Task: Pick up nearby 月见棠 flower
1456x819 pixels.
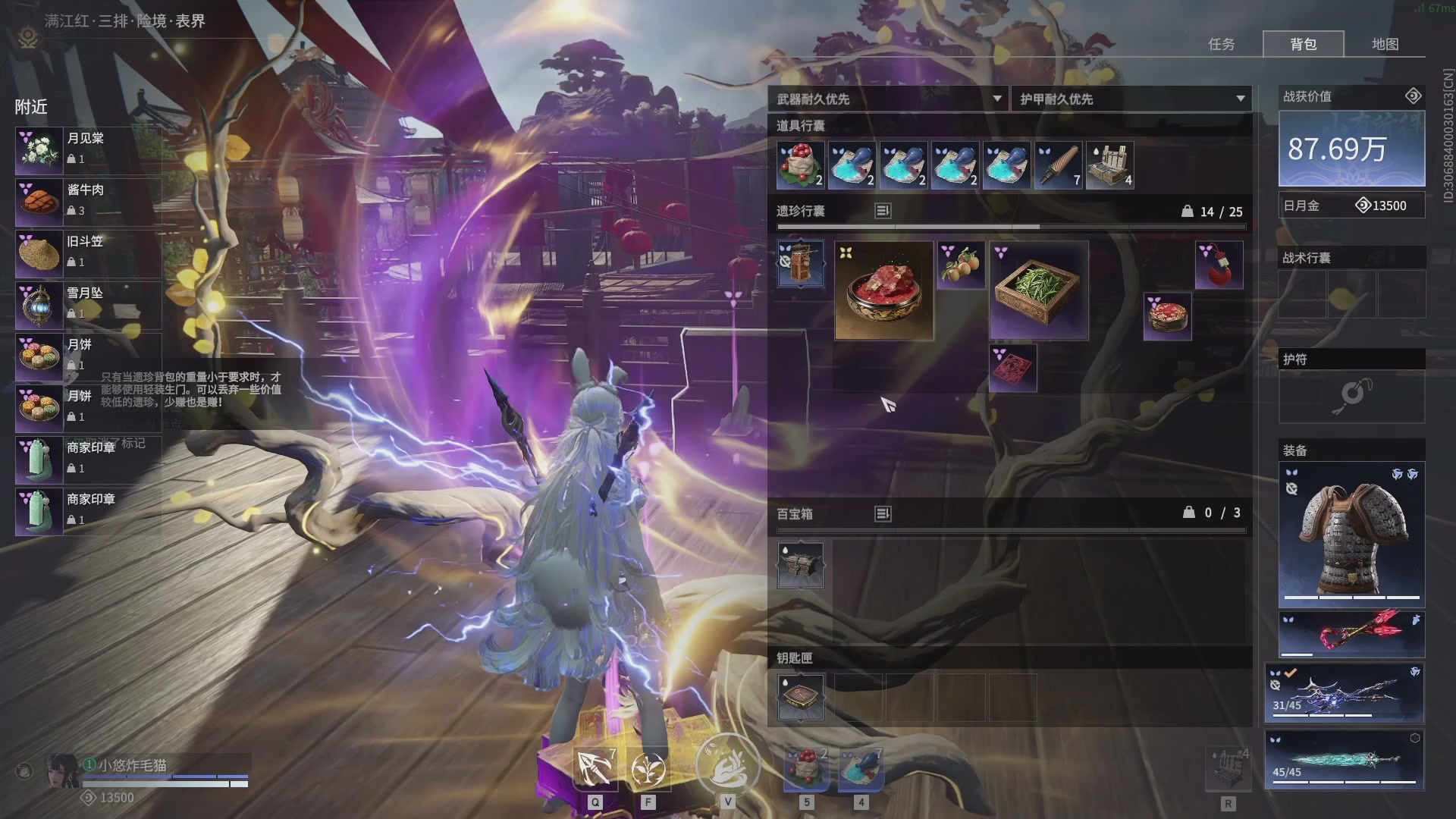Action: coord(87,149)
